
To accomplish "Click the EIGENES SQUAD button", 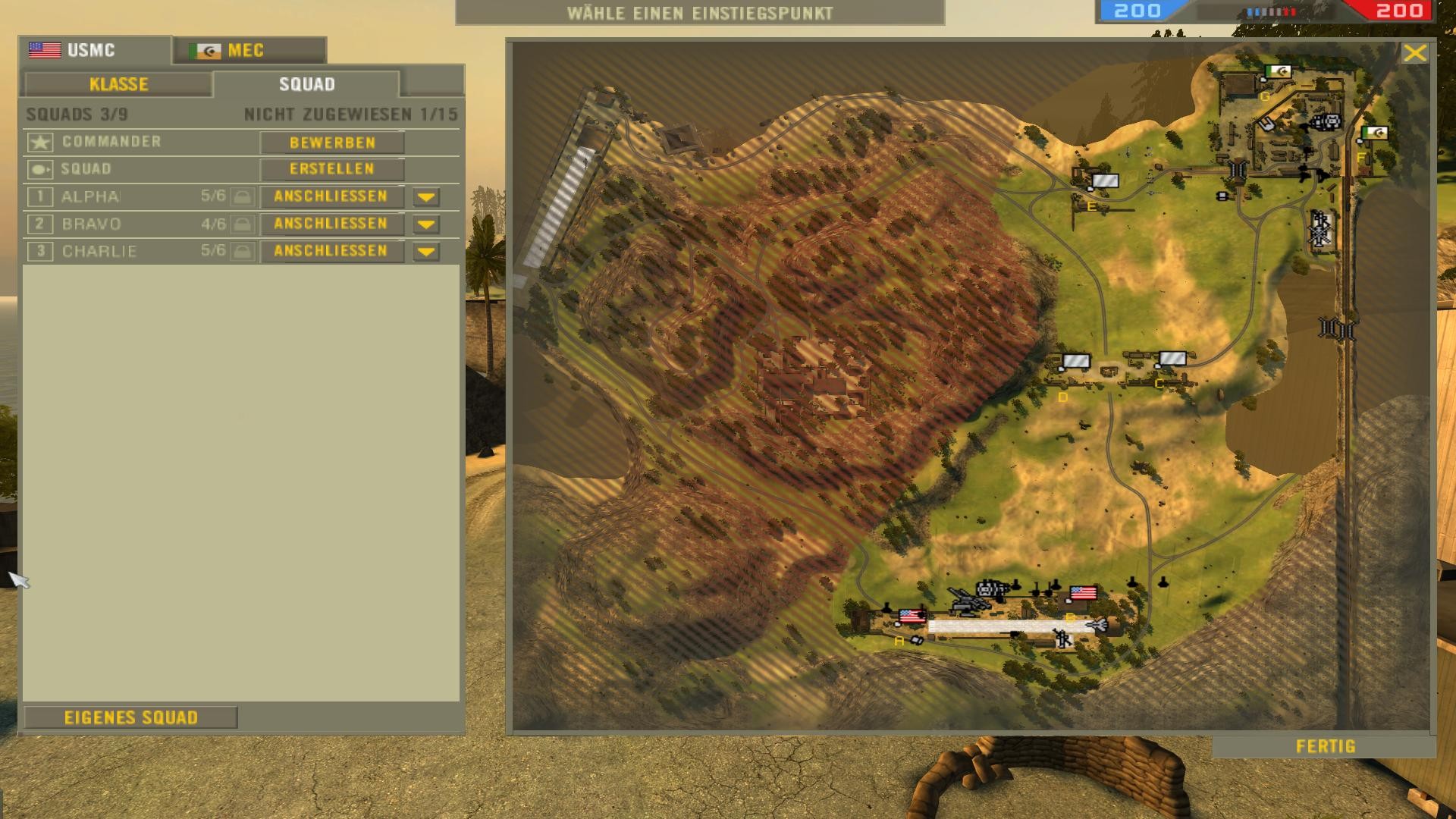I will click(x=133, y=716).
